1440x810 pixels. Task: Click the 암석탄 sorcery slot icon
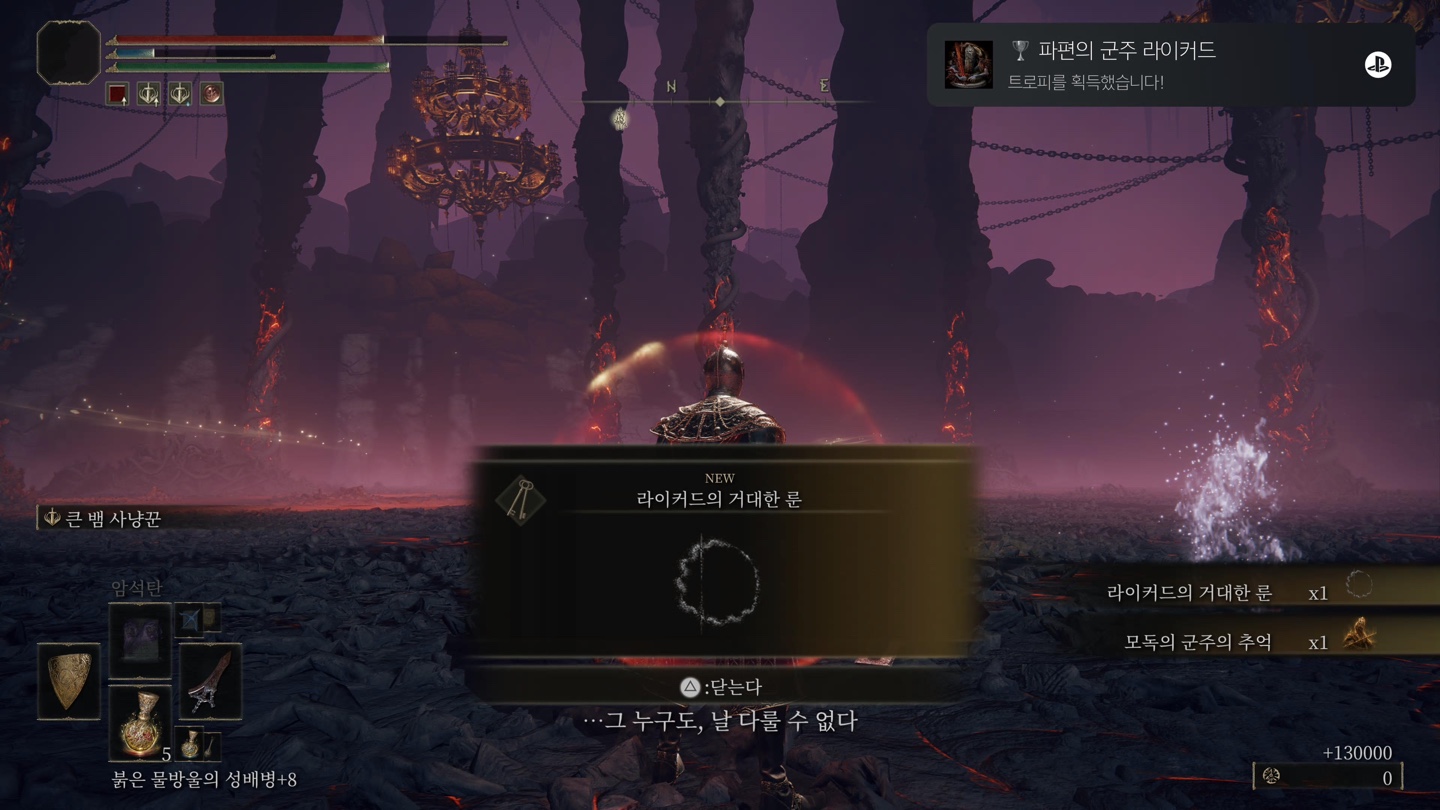[x=141, y=642]
